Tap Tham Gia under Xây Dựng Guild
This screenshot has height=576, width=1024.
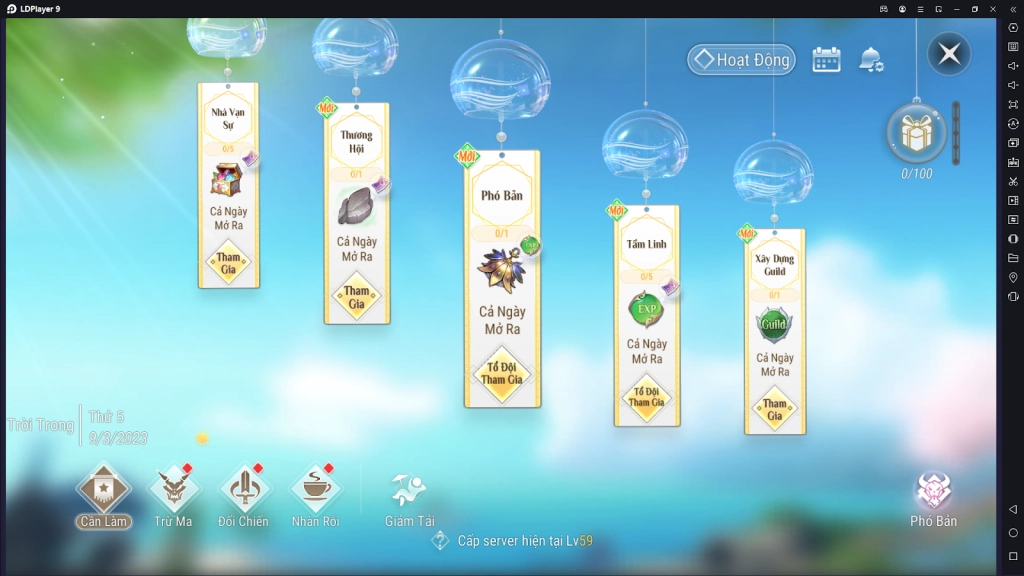[775, 409]
